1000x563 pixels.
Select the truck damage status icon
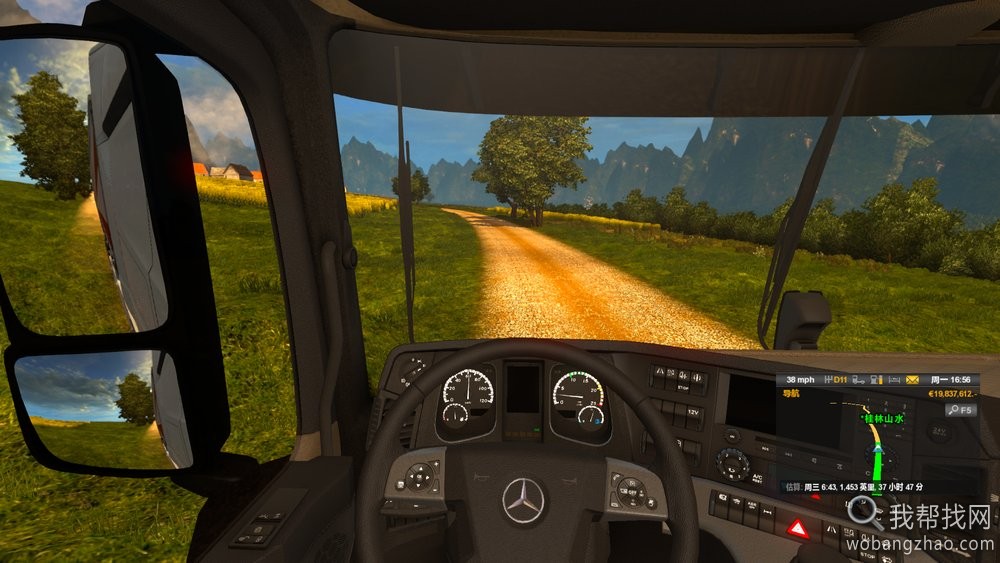point(858,380)
